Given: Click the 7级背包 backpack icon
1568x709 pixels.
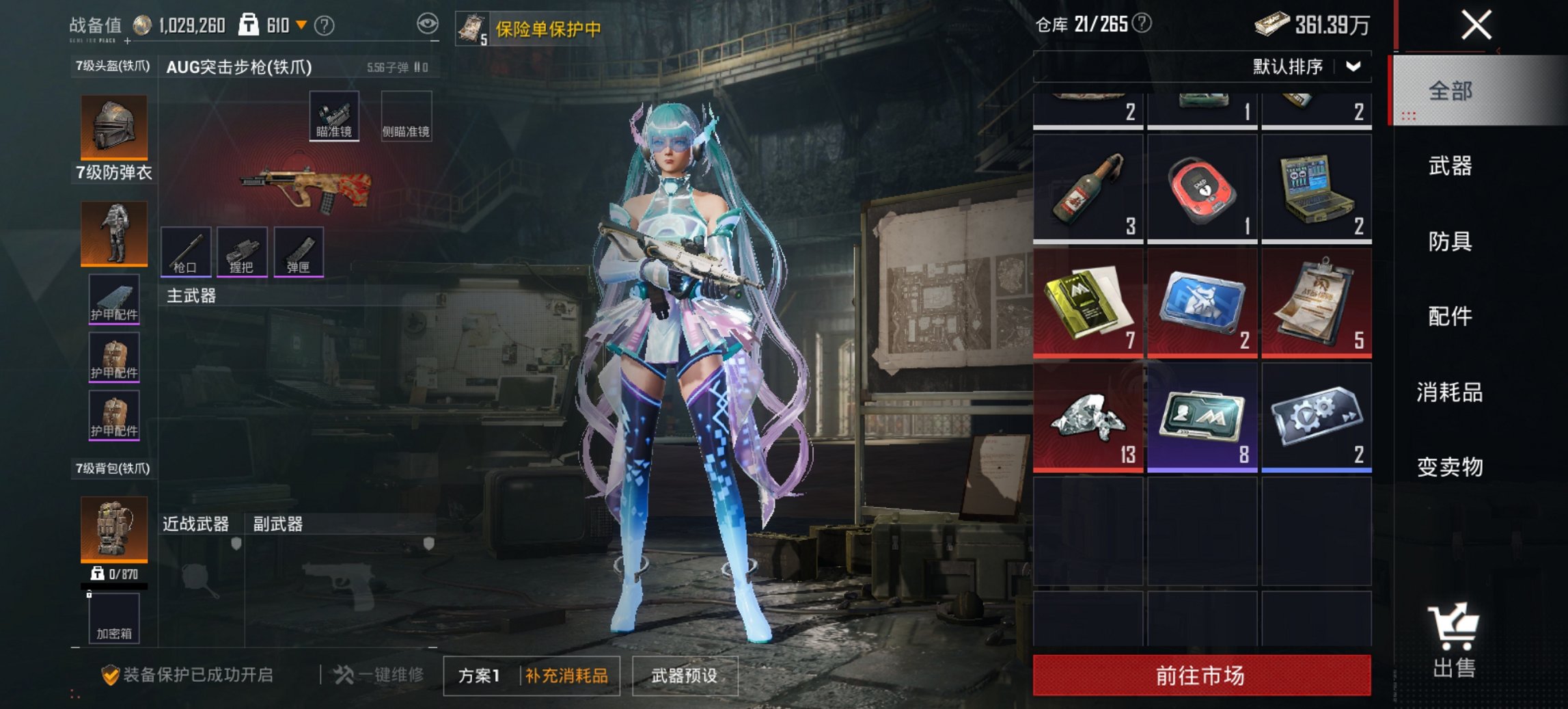Looking at the screenshot, I should (113, 530).
